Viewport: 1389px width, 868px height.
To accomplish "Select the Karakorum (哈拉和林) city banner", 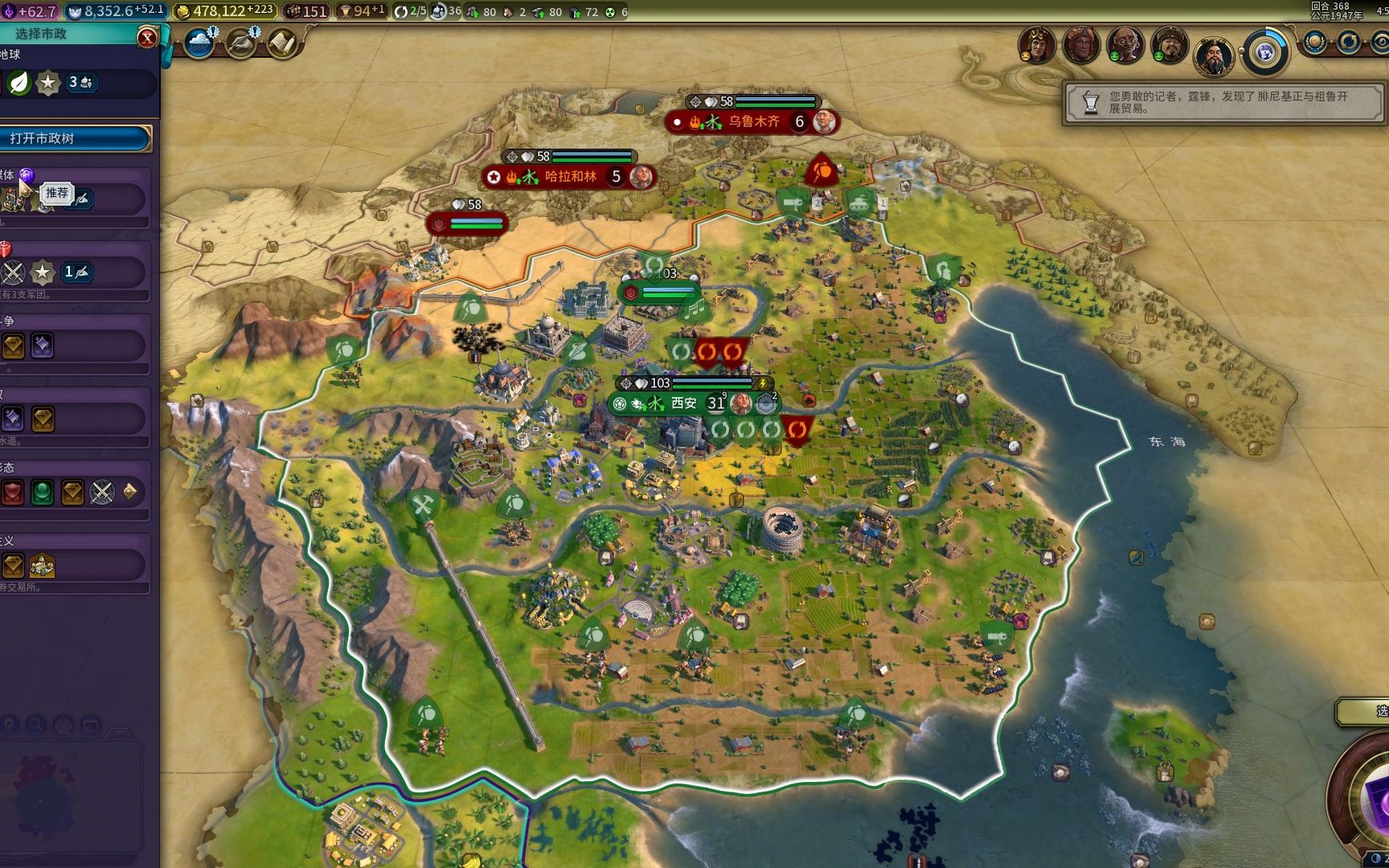I will click(570, 176).
